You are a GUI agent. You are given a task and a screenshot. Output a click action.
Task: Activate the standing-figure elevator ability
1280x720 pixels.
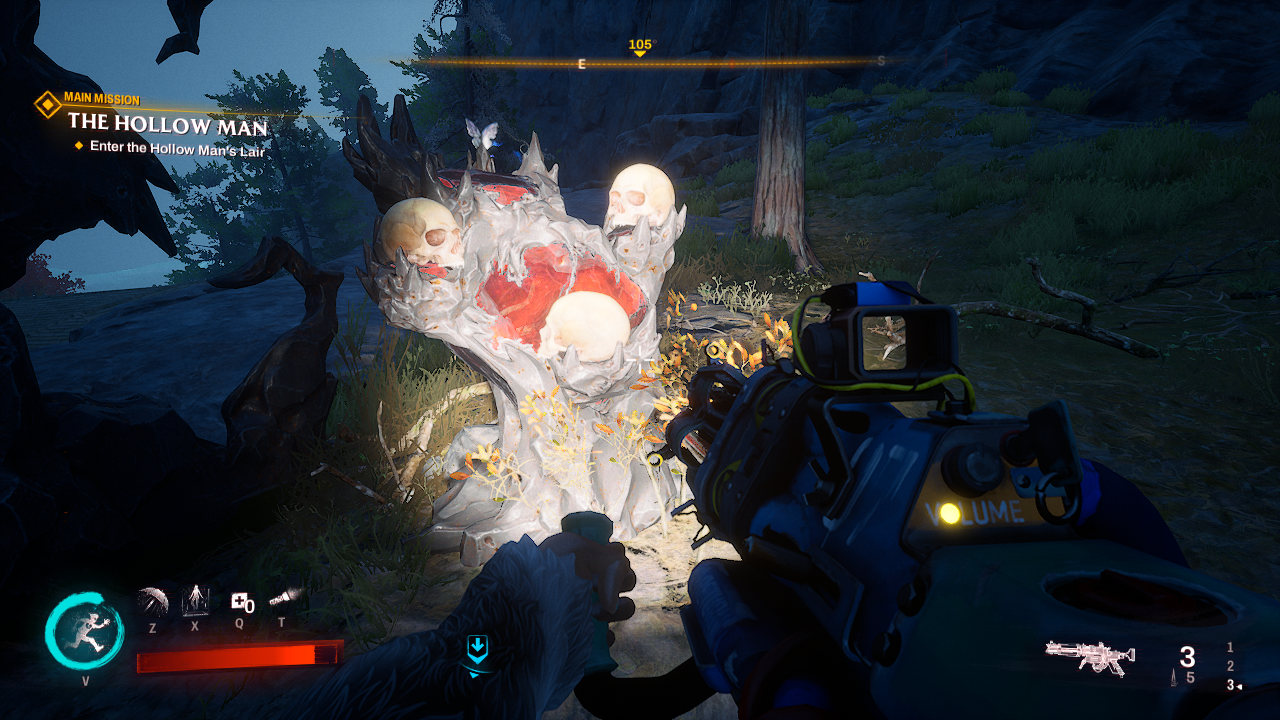click(x=195, y=600)
